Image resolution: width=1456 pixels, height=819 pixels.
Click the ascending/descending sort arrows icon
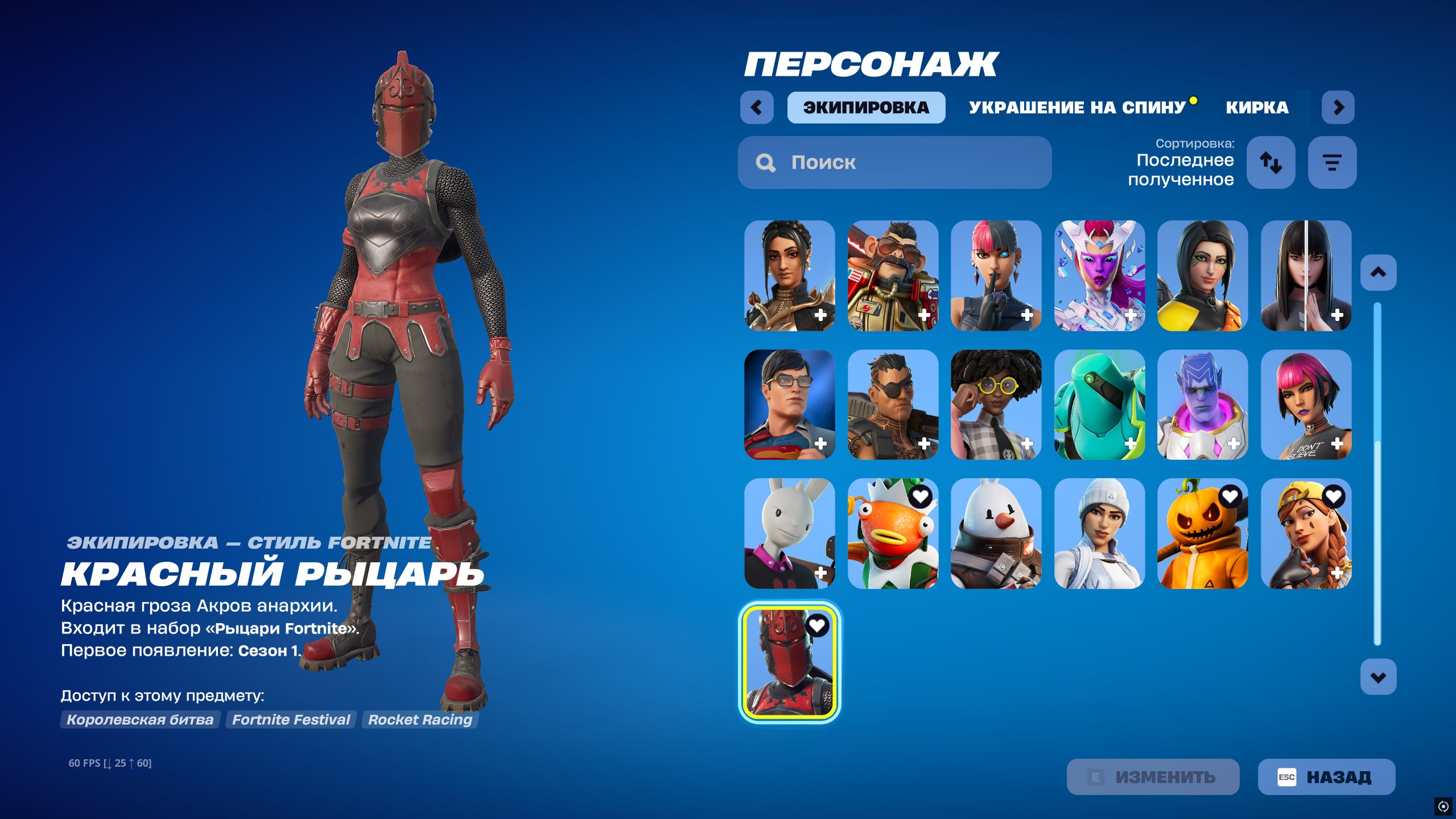[1271, 163]
